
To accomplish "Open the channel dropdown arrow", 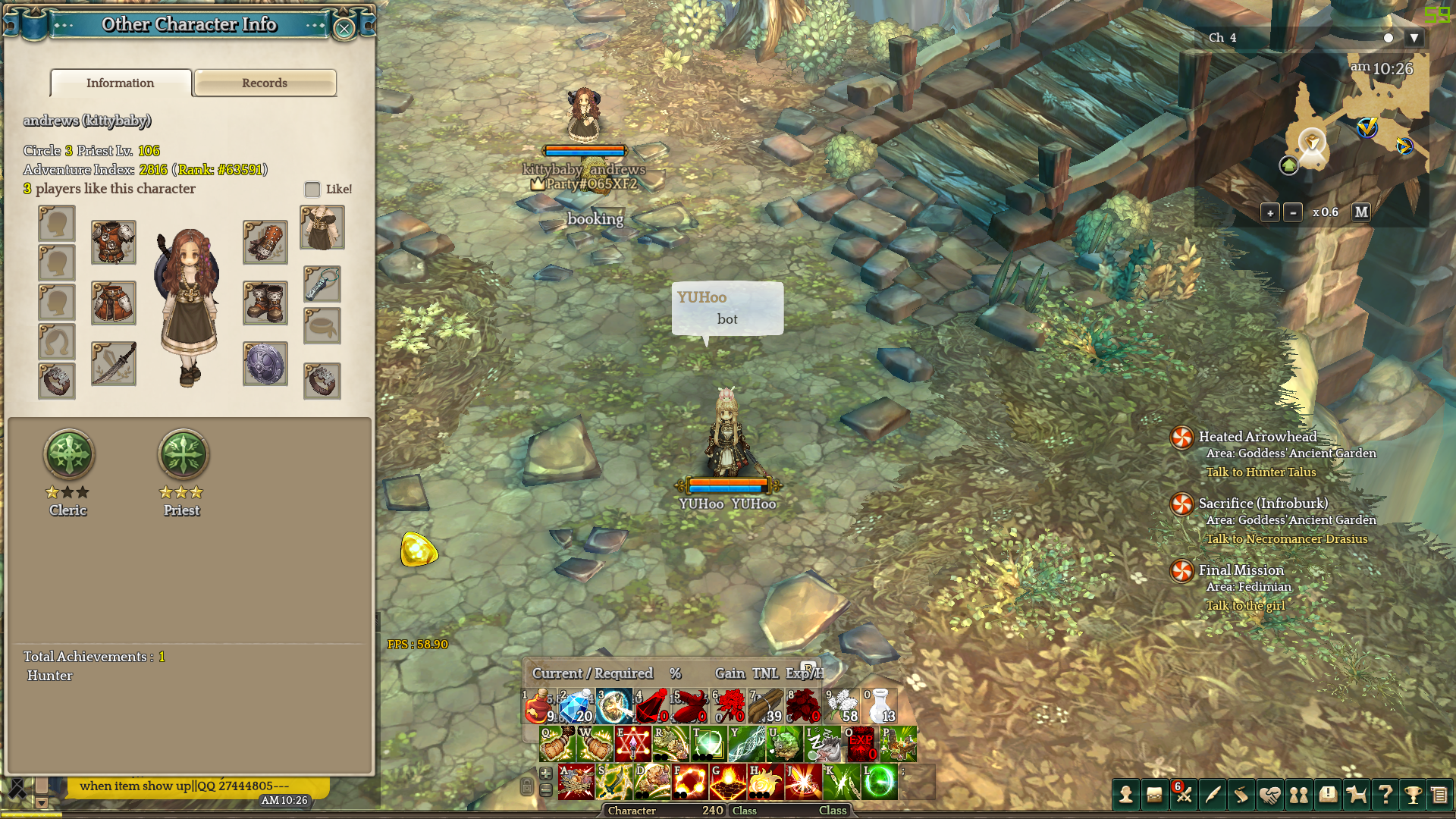I will [1414, 38].
